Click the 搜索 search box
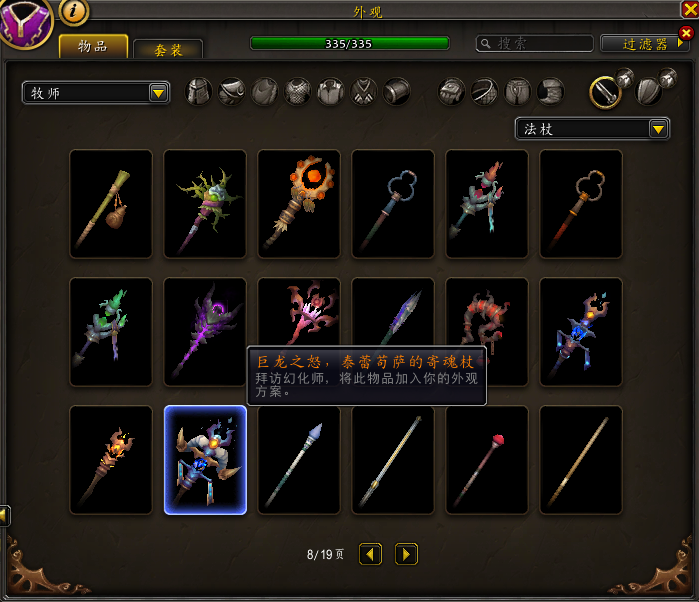 tap(535, 44)
